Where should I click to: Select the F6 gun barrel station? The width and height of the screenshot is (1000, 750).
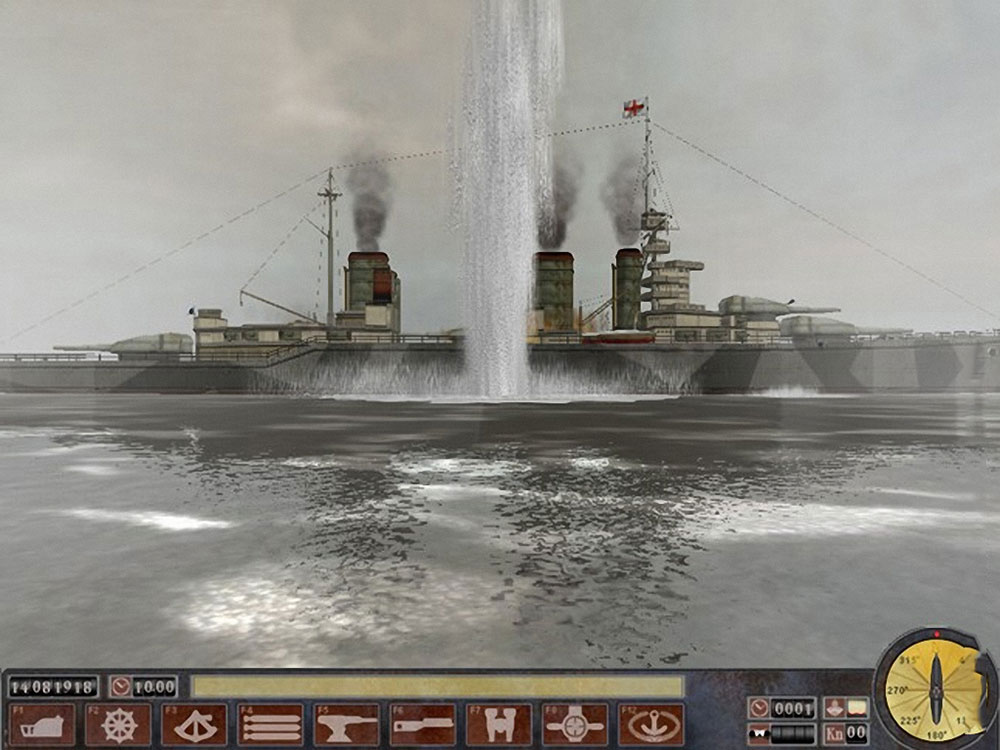click(x=422, y=724)
